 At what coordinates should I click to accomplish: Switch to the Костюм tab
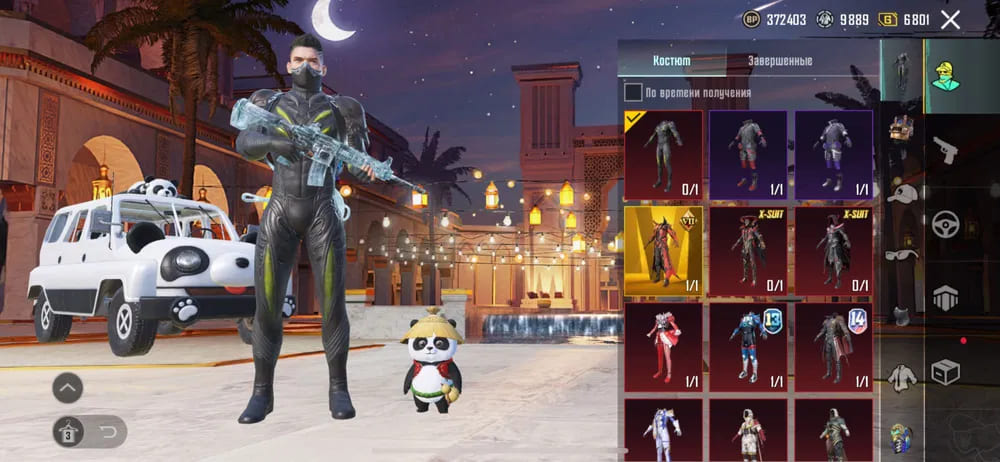tap(671, 61)
